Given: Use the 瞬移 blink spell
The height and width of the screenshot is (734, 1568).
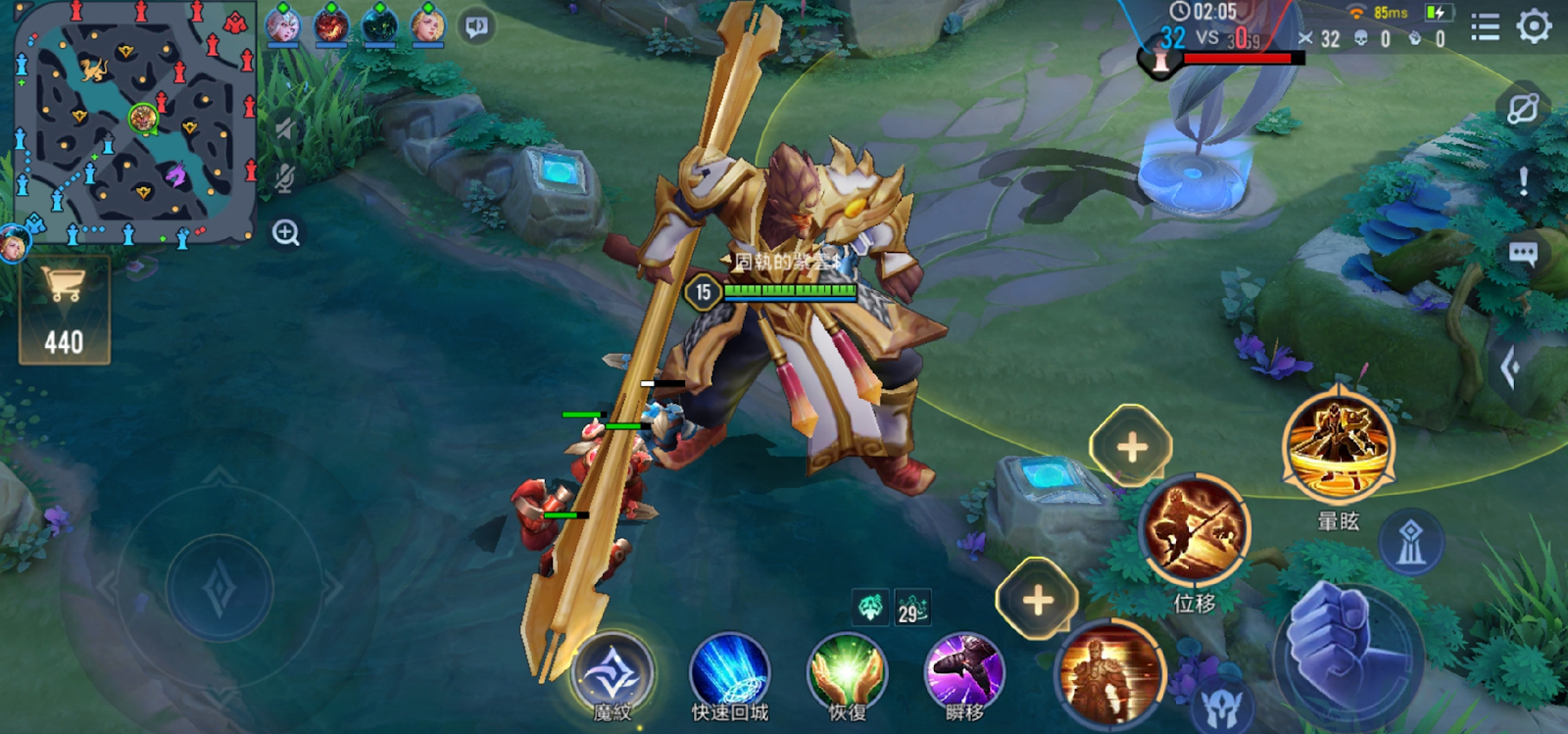Looking at the screenshot, I should click(x=964, y=674).
